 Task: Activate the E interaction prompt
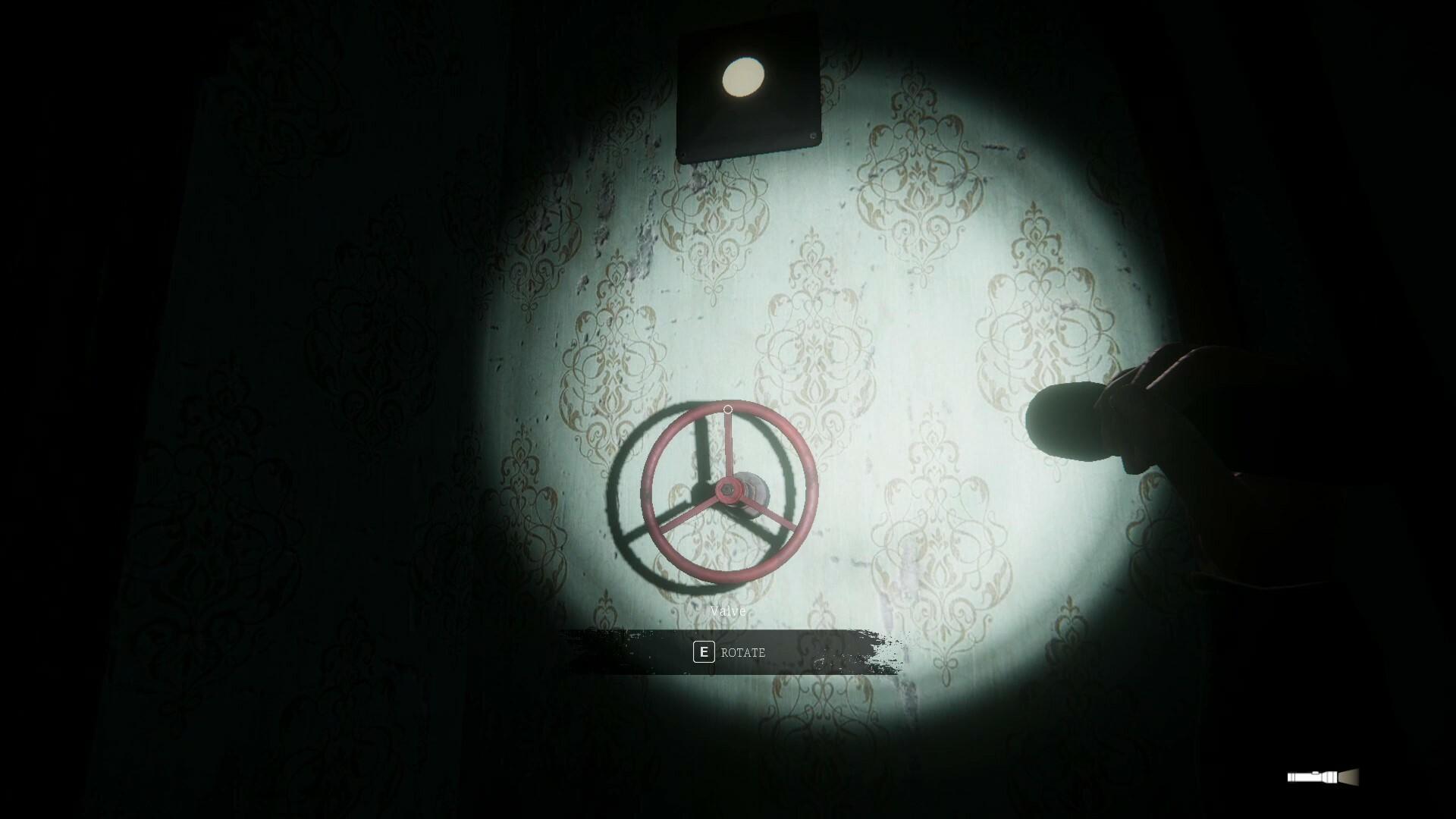click(705, 651)
